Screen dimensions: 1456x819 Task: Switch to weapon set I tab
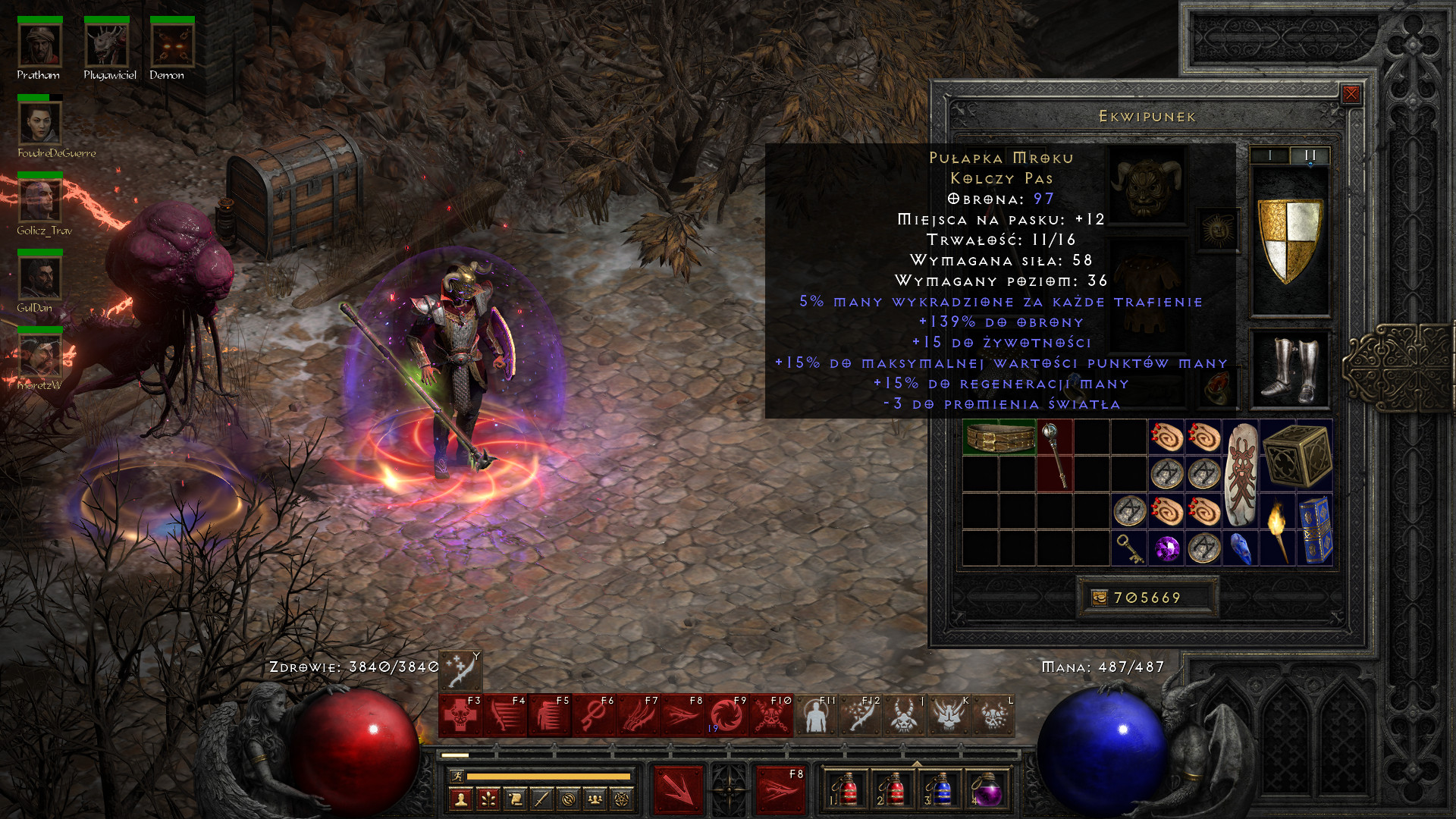click(x=1270, y=155)
